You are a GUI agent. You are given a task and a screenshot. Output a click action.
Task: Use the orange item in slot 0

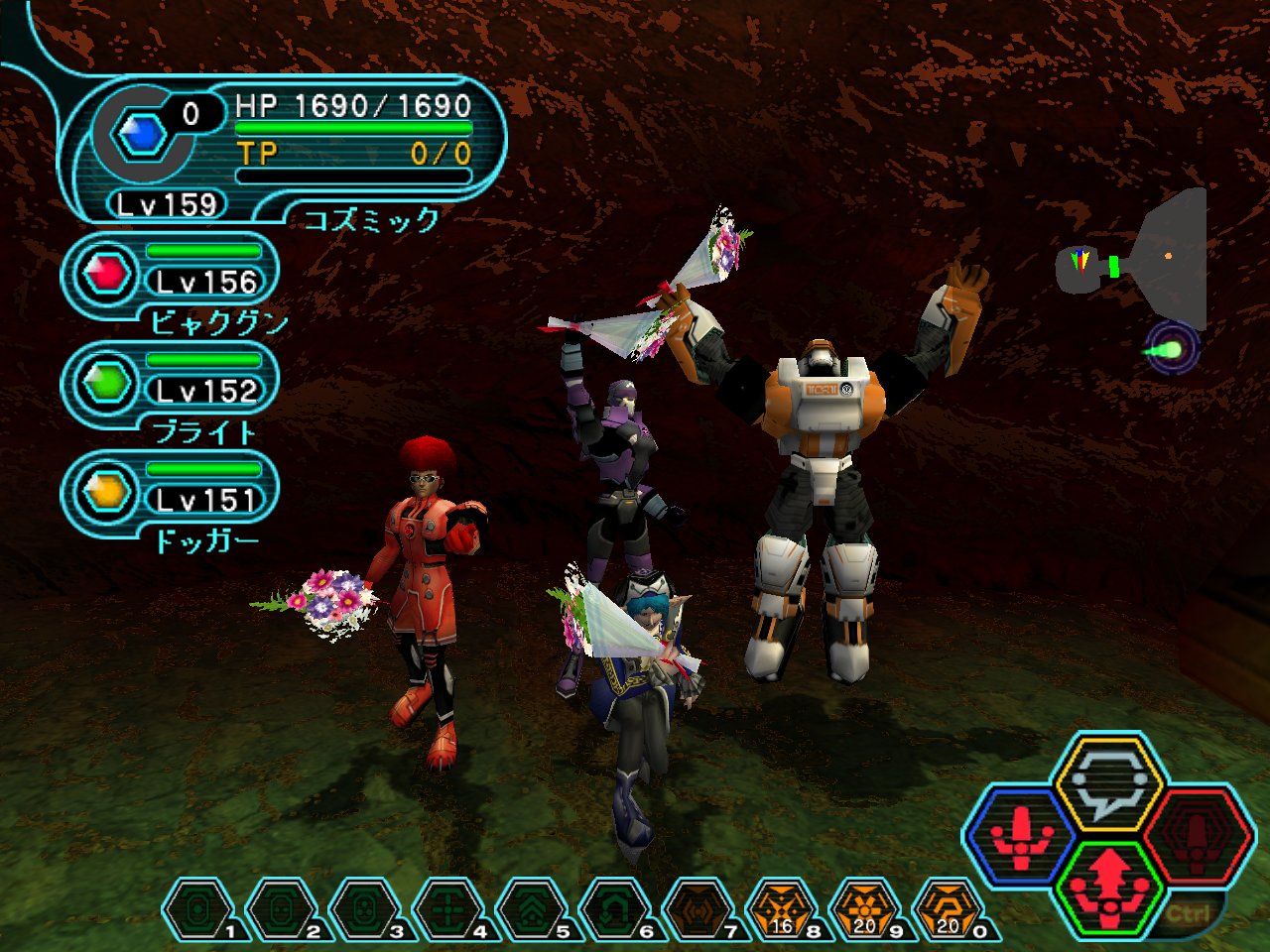(949, 909)
